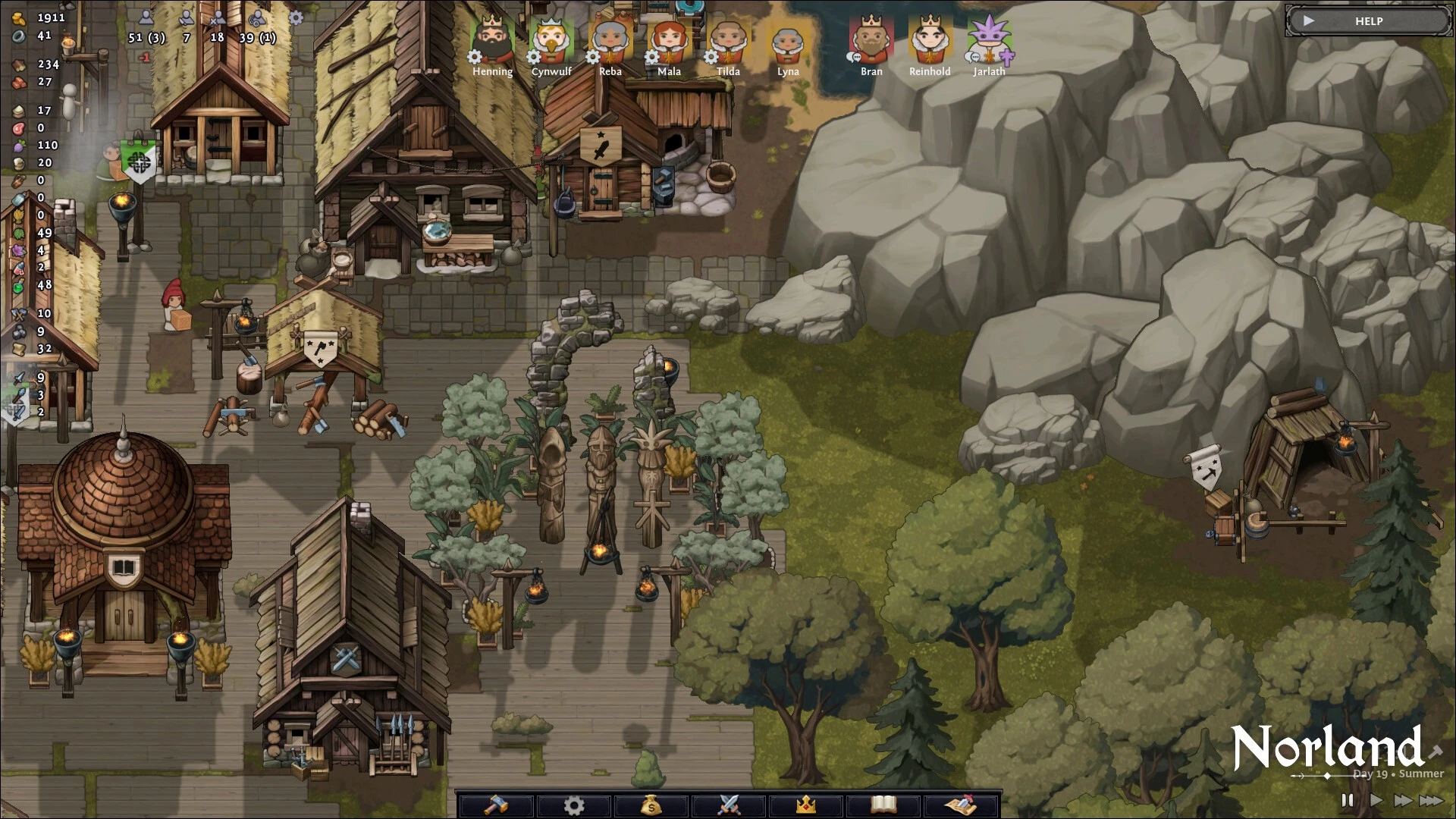Select lord Cynwulf's portrait

tap(551, 42)
